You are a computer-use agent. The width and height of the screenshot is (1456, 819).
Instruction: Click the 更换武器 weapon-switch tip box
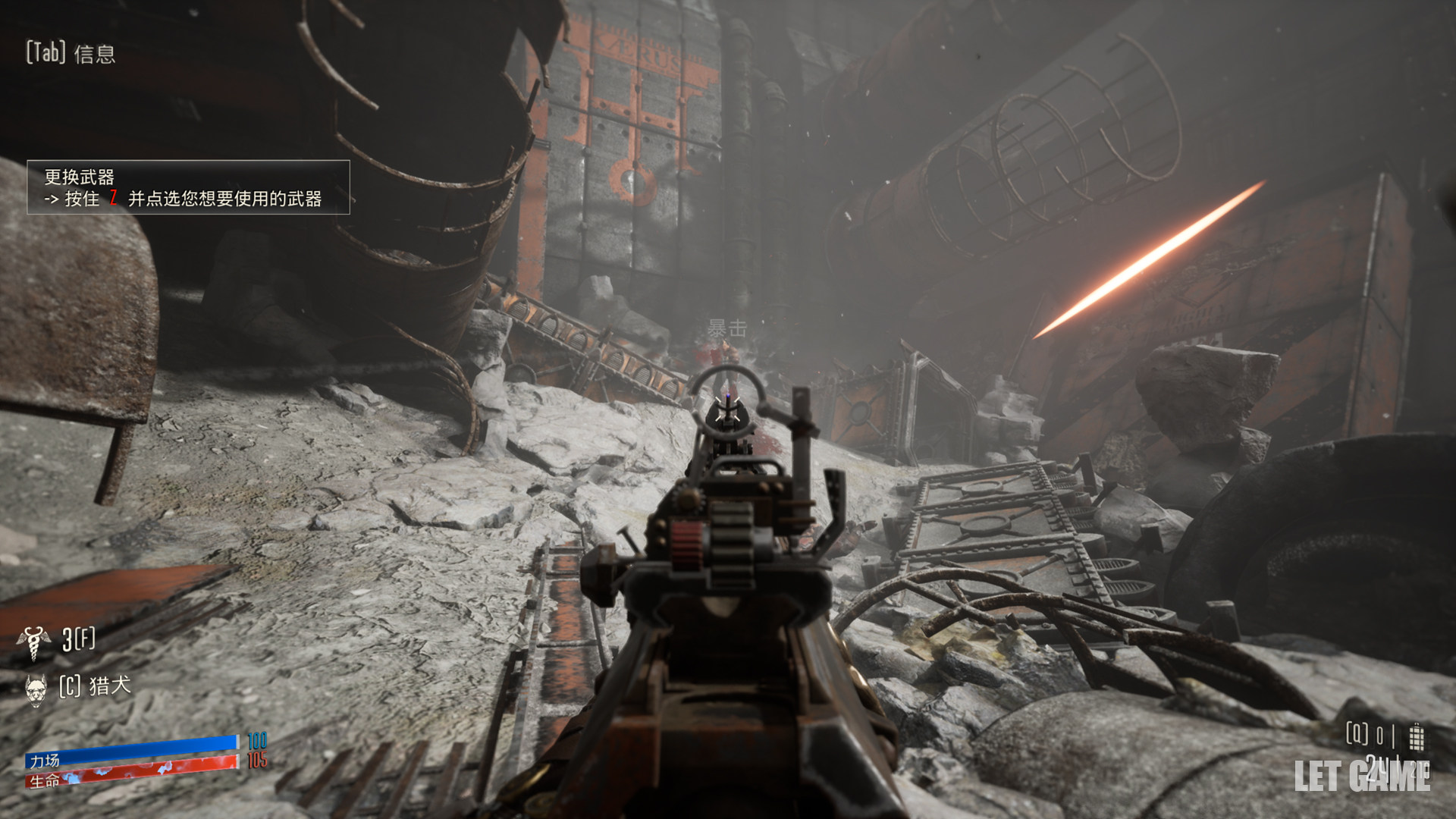point(188,187)
